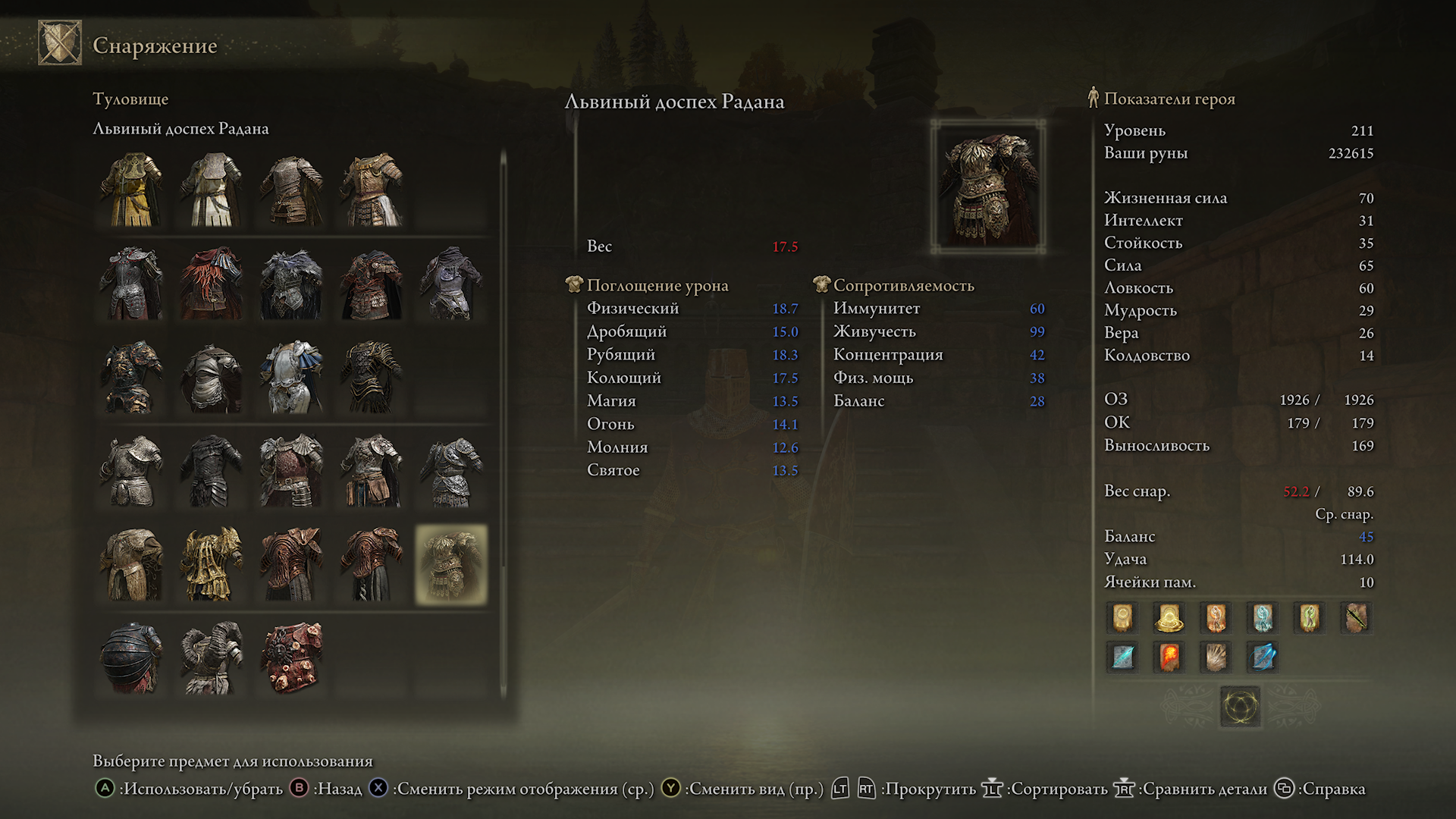Pick the feather-collared raven armor

point(292,283)
